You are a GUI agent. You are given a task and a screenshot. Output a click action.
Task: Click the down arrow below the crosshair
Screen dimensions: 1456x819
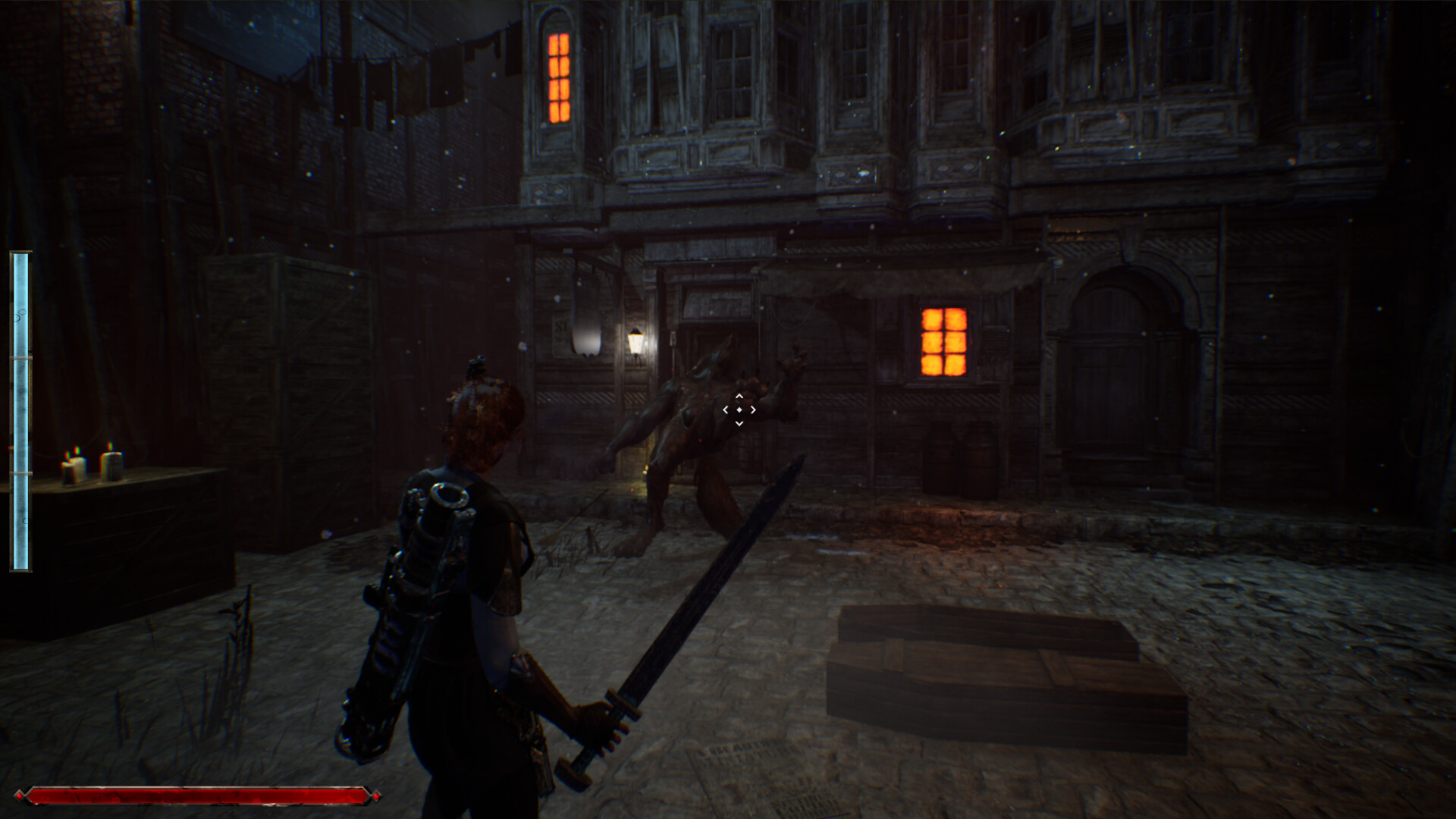point(739,423)
